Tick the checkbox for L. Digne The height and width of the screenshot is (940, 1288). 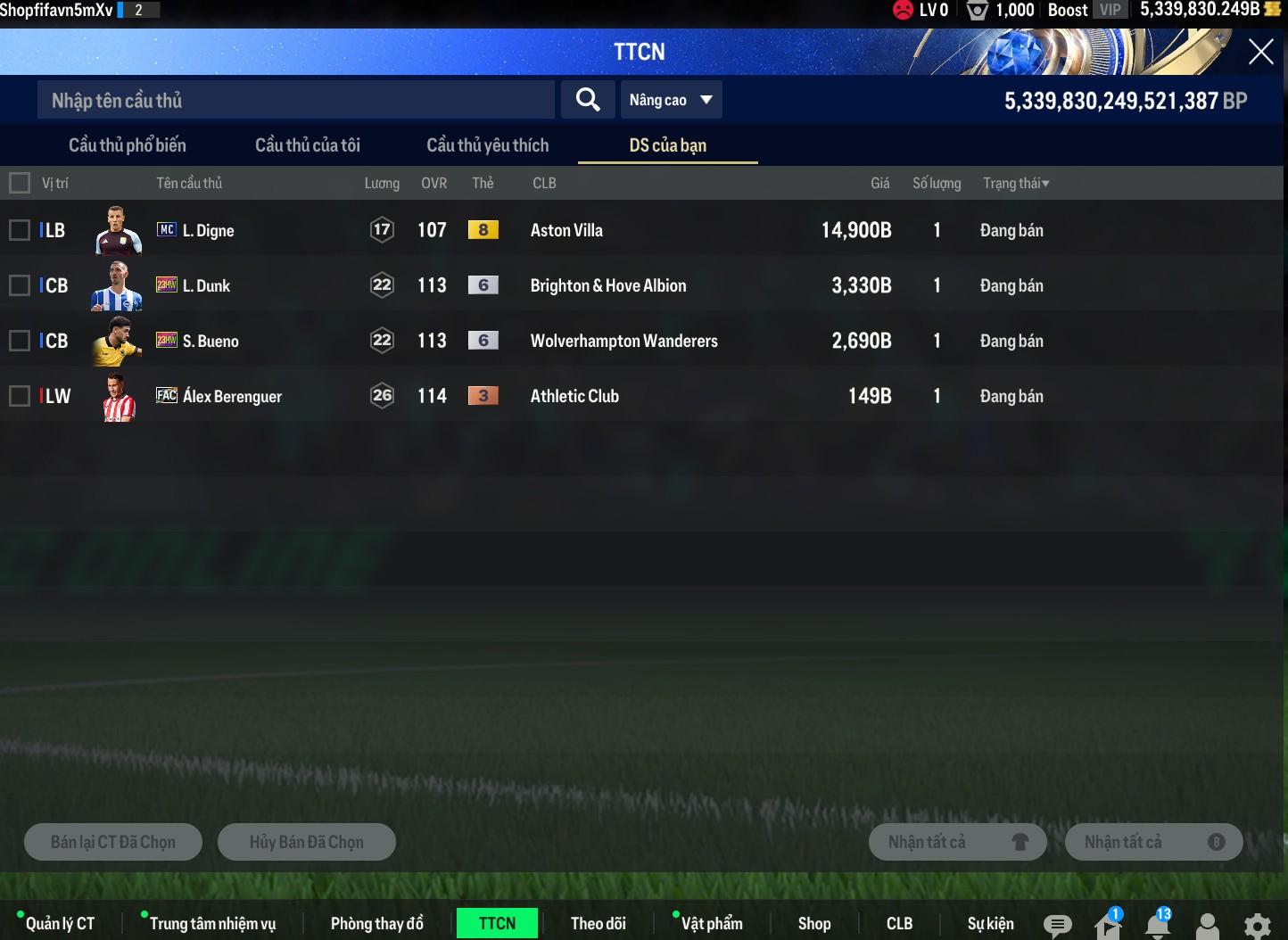(x=20, y=230)
